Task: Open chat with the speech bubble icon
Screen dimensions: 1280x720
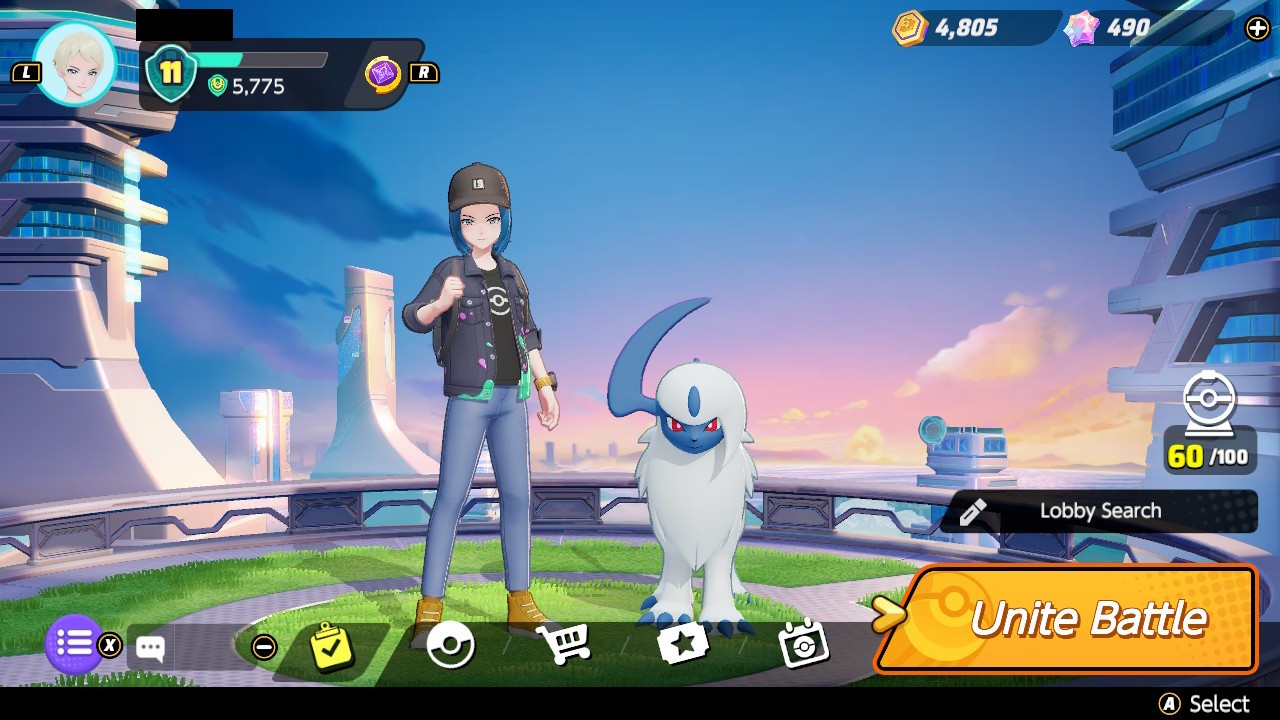Action: [150, 648]
